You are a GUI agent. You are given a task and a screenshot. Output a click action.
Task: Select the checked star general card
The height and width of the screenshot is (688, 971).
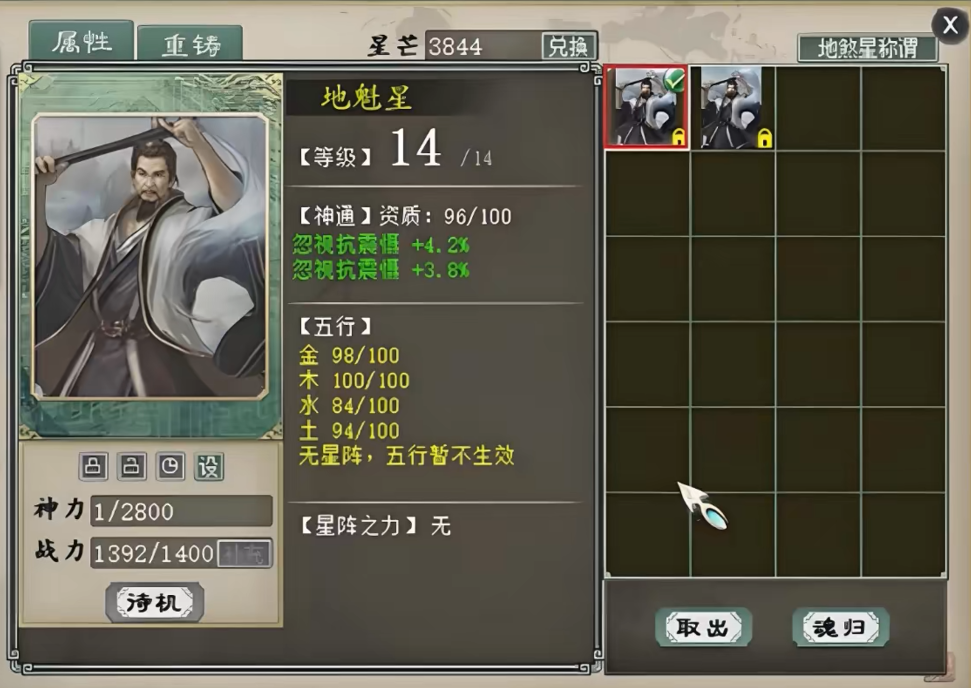click(646, 108)
